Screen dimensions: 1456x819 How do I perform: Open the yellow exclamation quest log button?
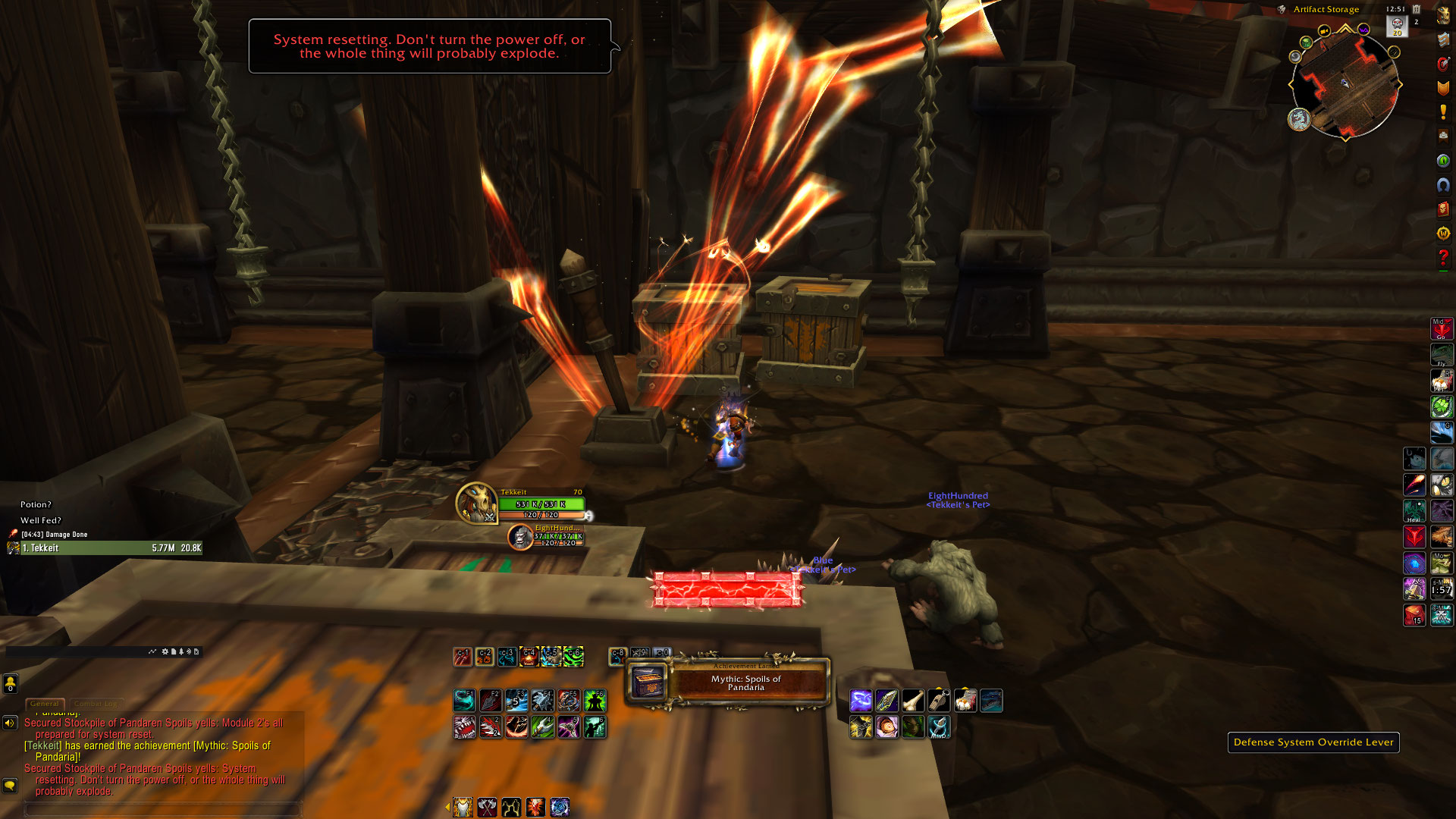1443,112
